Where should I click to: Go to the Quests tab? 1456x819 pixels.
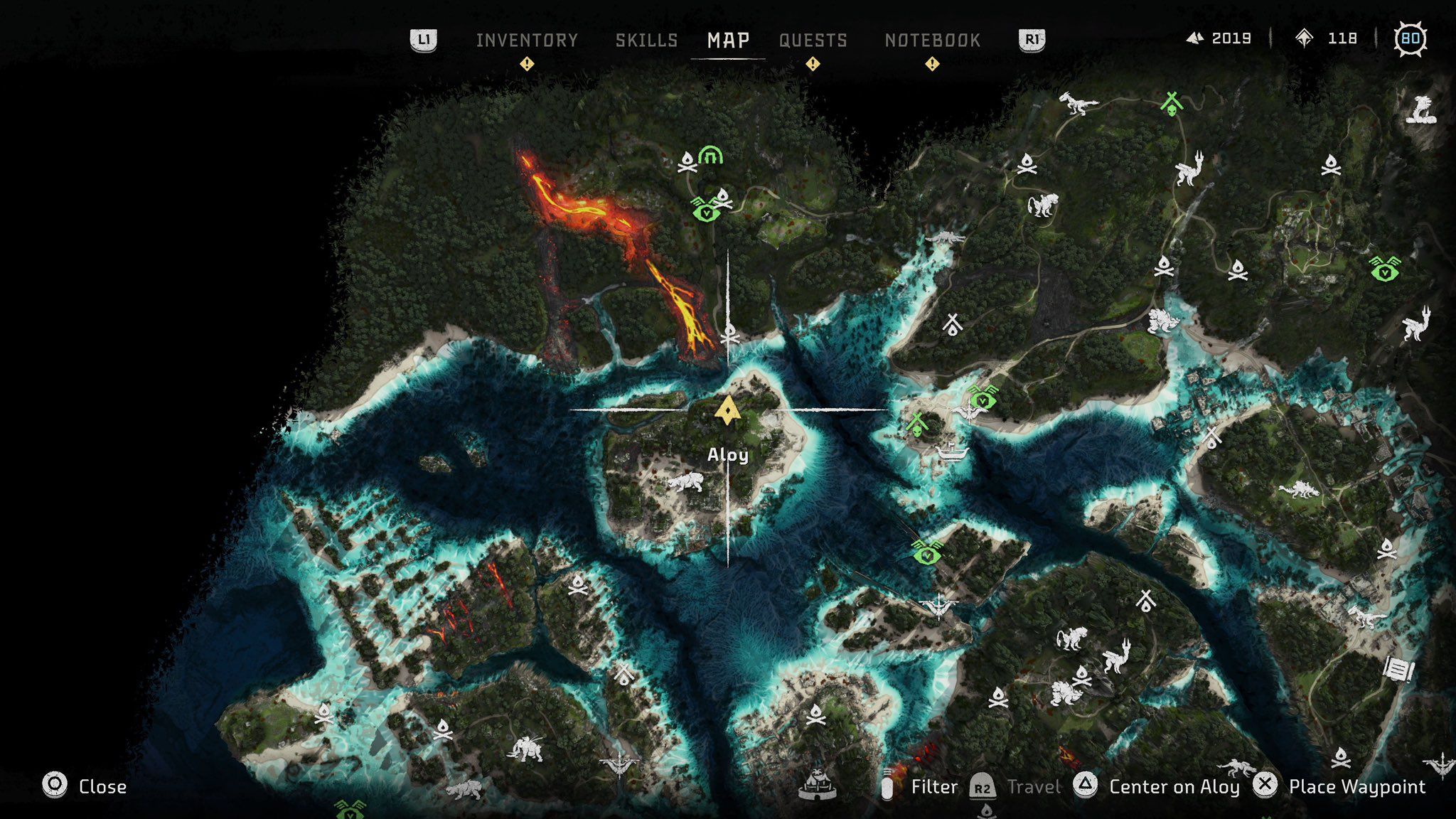pos(813,41)
